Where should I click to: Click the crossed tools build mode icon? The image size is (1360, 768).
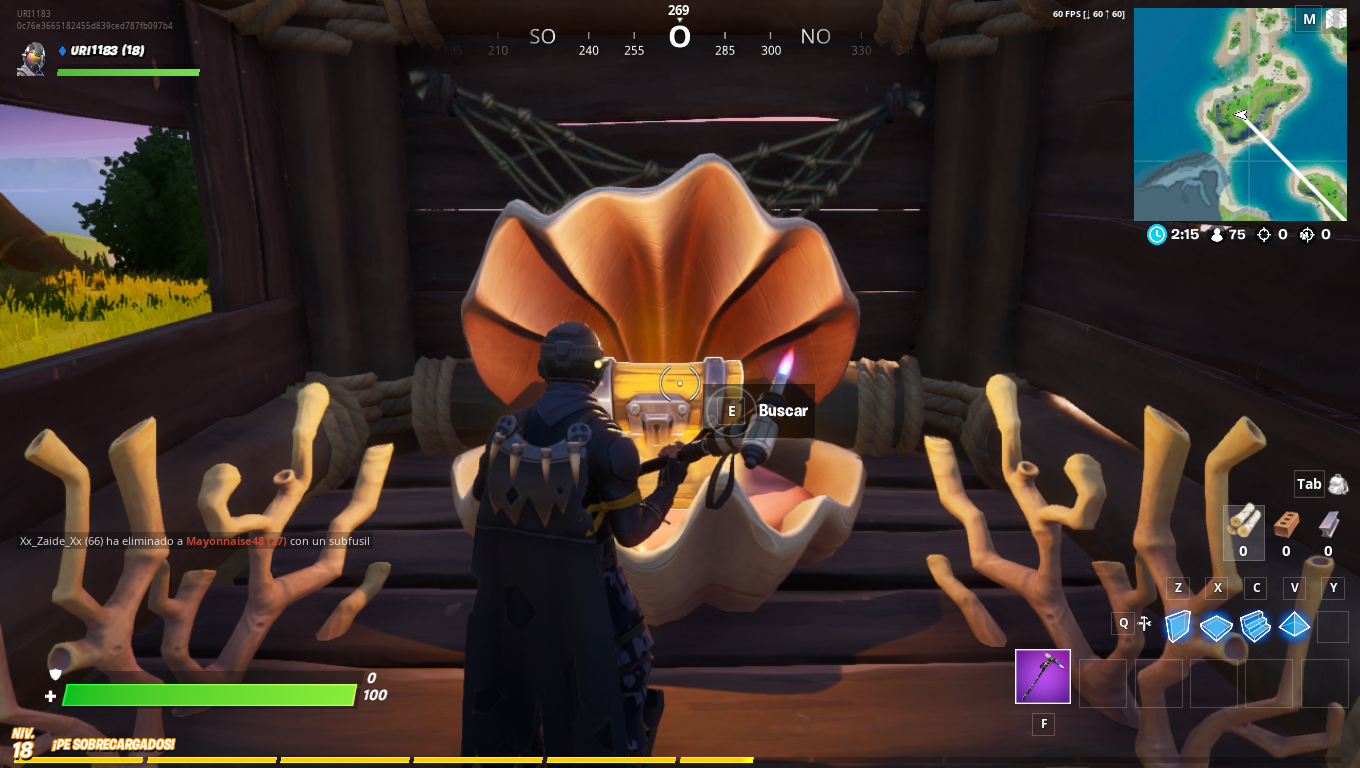[1145, 624]
